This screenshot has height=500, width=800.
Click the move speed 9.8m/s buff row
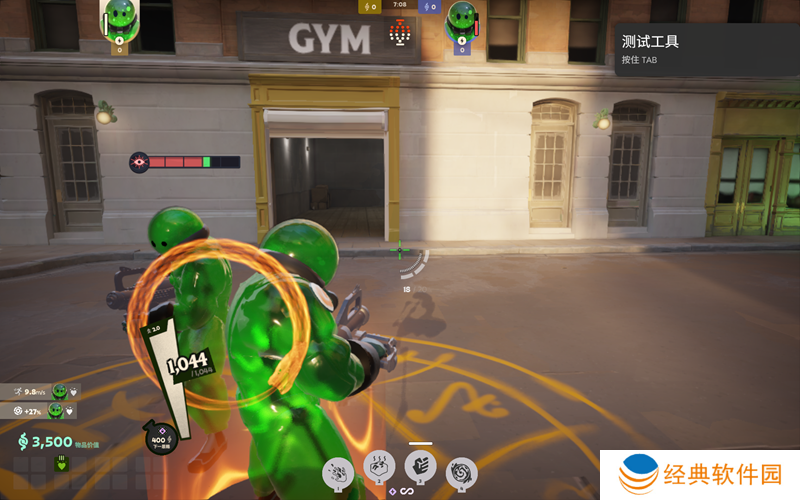tap(40, 391)
